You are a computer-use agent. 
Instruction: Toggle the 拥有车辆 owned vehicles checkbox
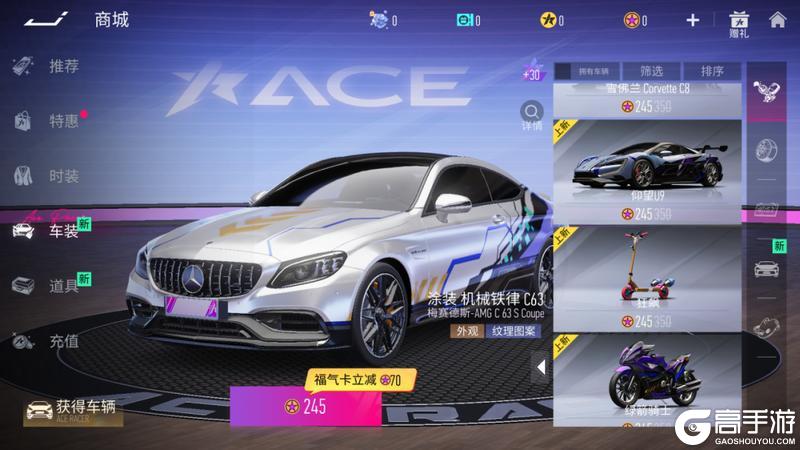[x=563, y=71]
